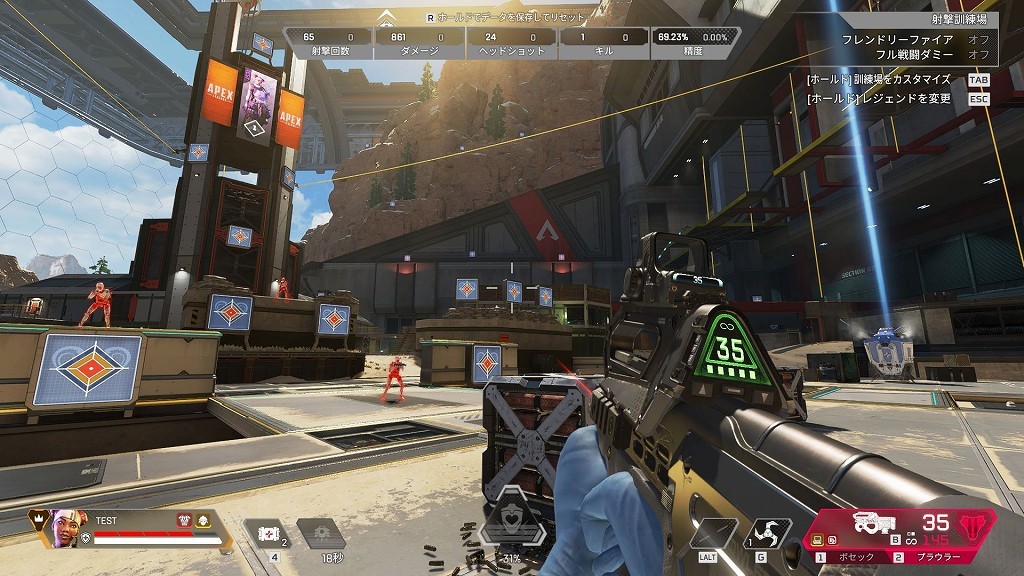Use the healing item in slot 4
Screen dimensions: 1024x576
(x=266, y=533)
